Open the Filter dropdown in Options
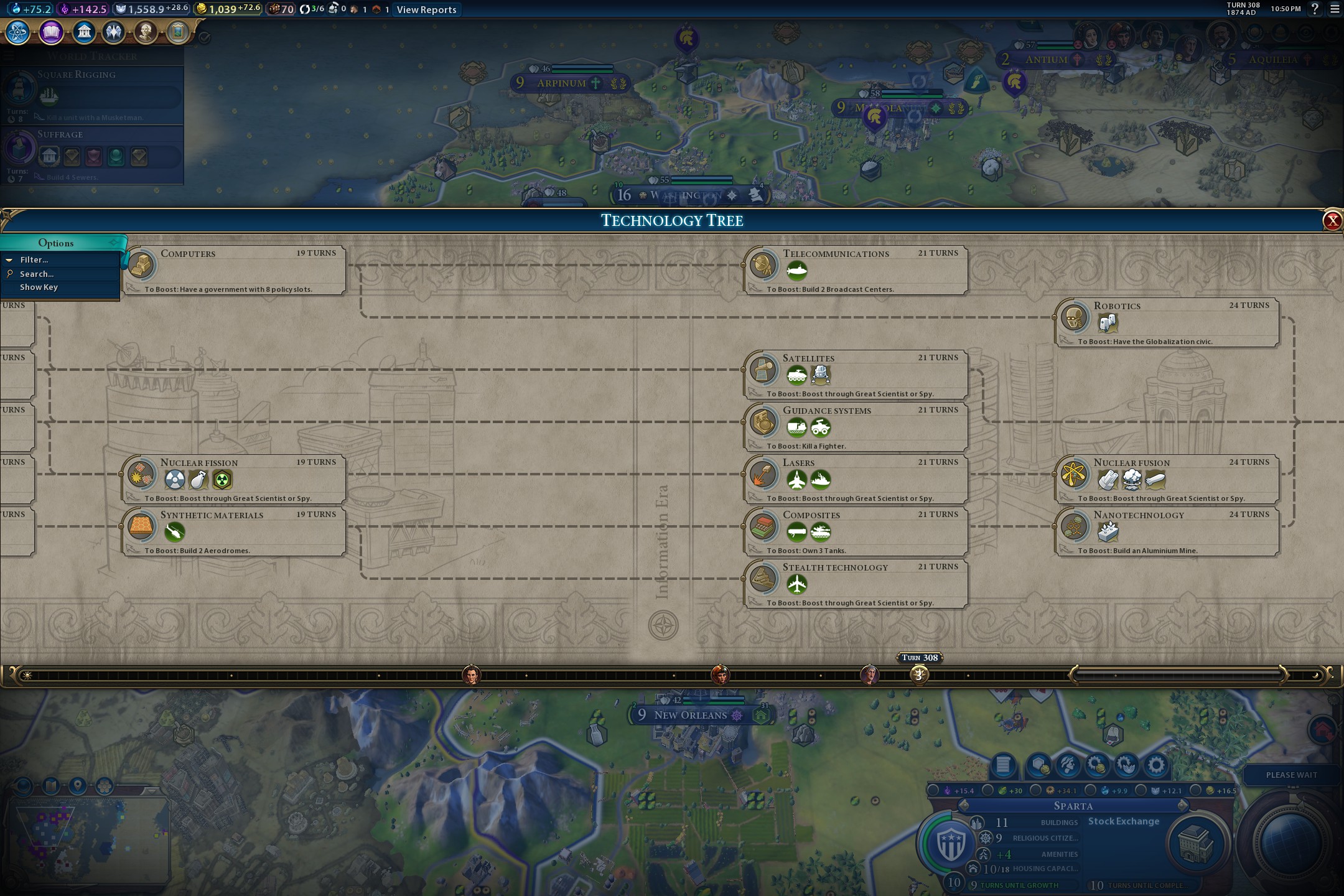 34,260
